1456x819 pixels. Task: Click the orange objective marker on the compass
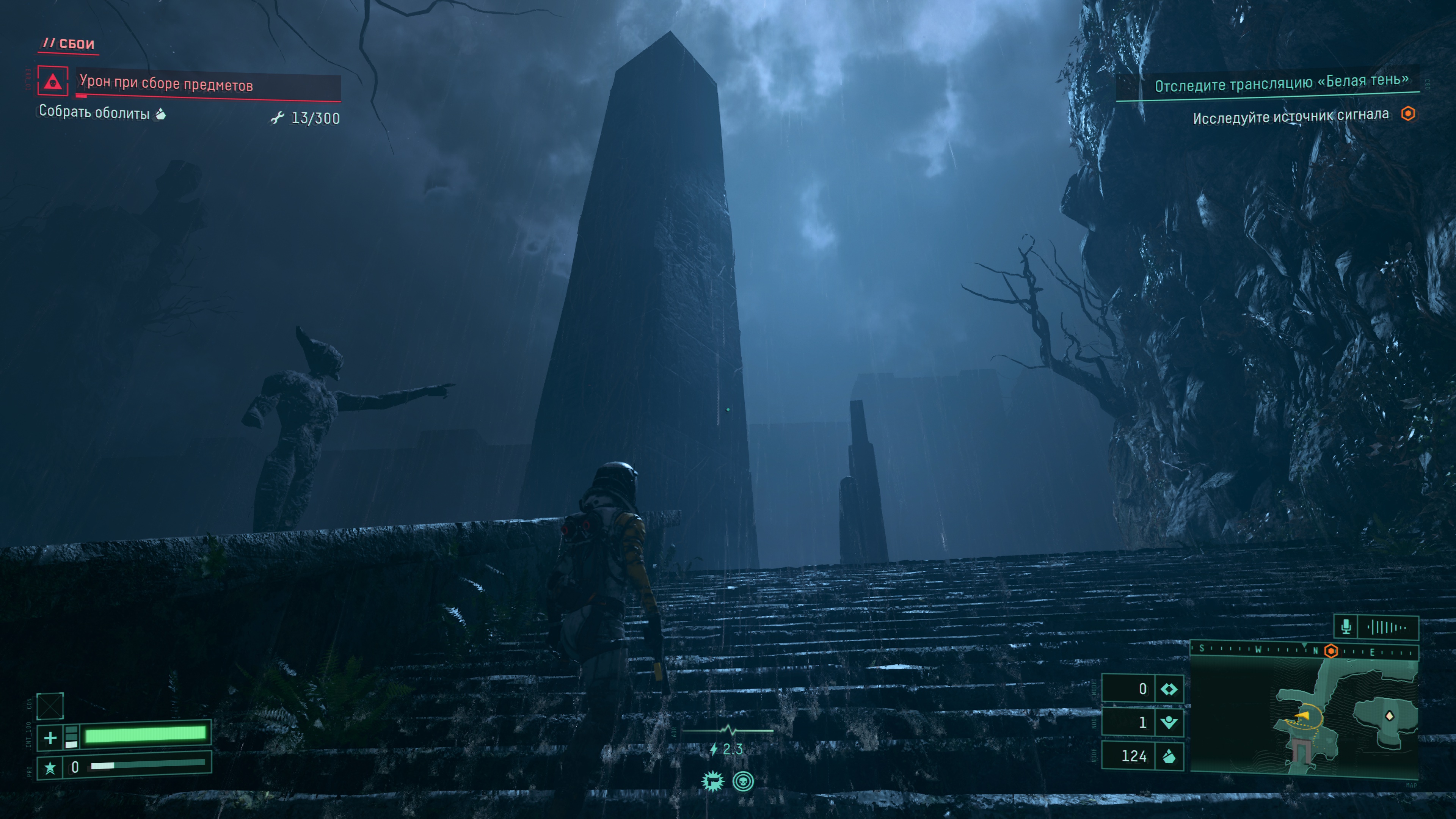[x=1331, y=651]
